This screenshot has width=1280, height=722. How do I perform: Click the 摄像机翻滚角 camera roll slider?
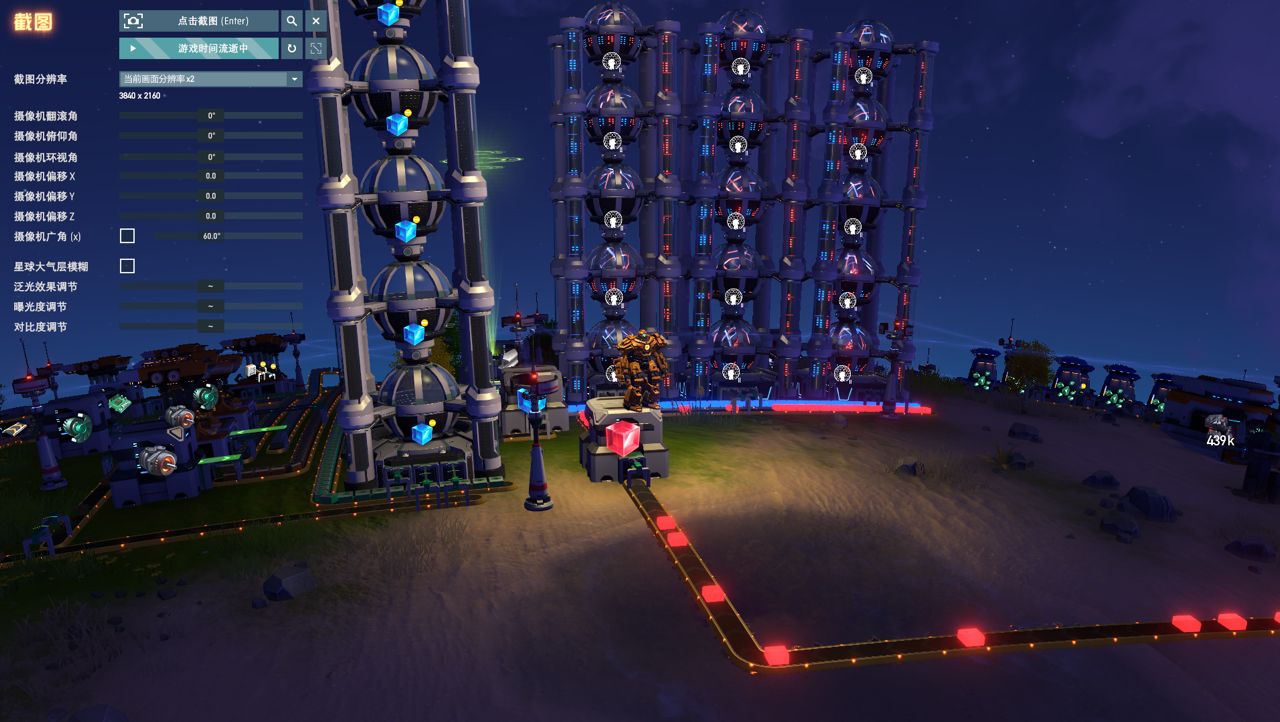(211, 116)
